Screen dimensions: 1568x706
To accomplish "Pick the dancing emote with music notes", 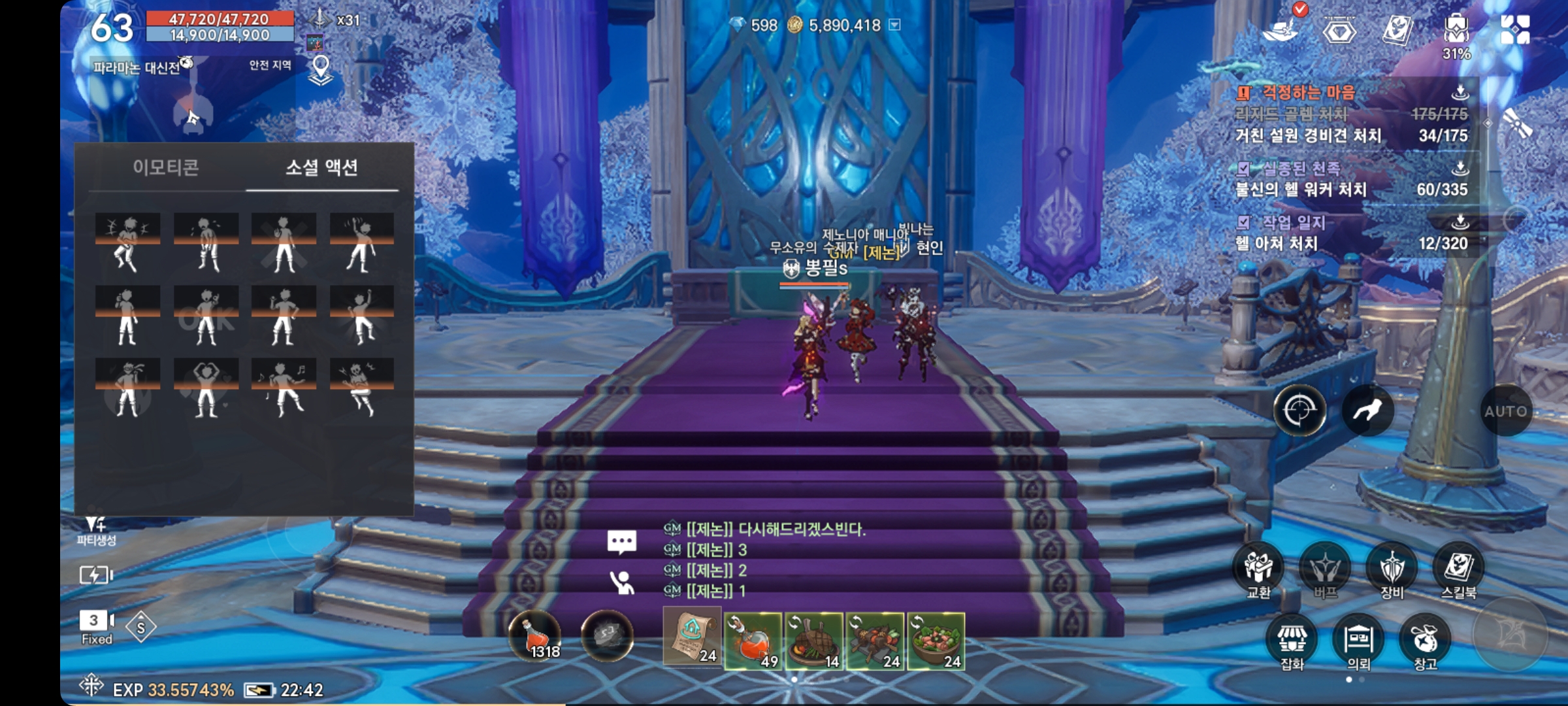I will point(284,388).
